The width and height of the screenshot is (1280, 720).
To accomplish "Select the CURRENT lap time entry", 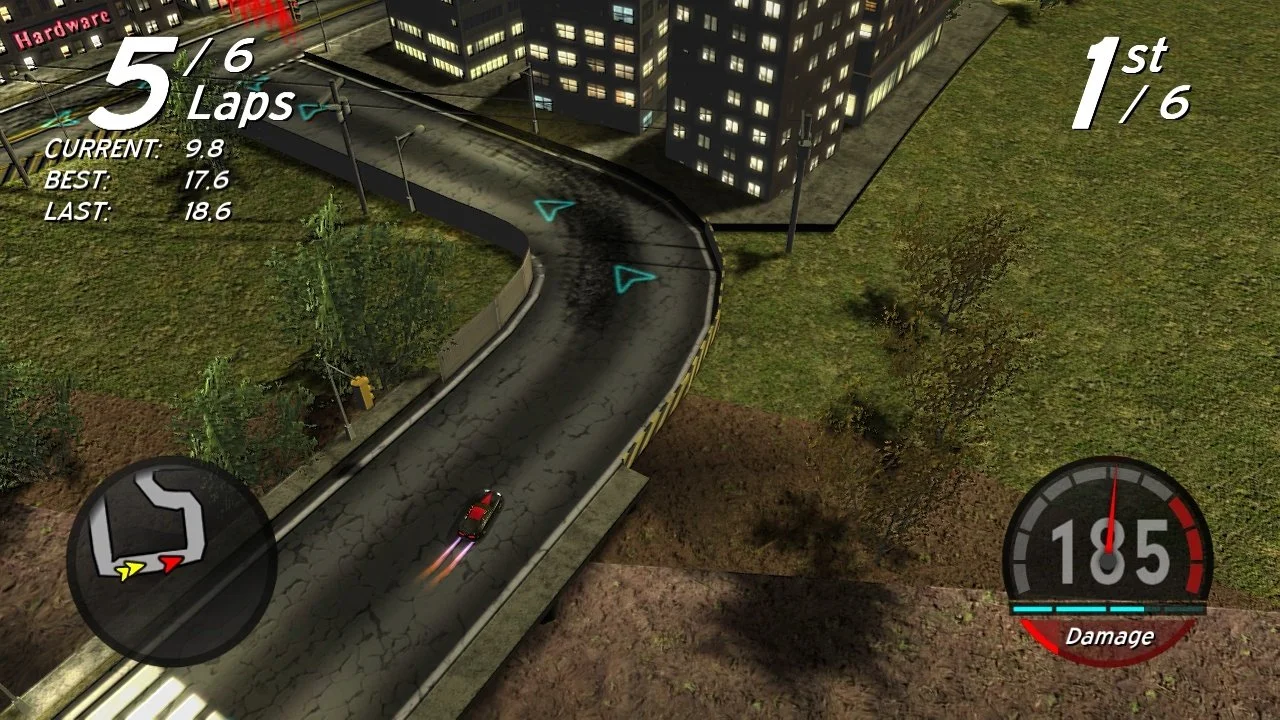I will [x=135, y=148].
